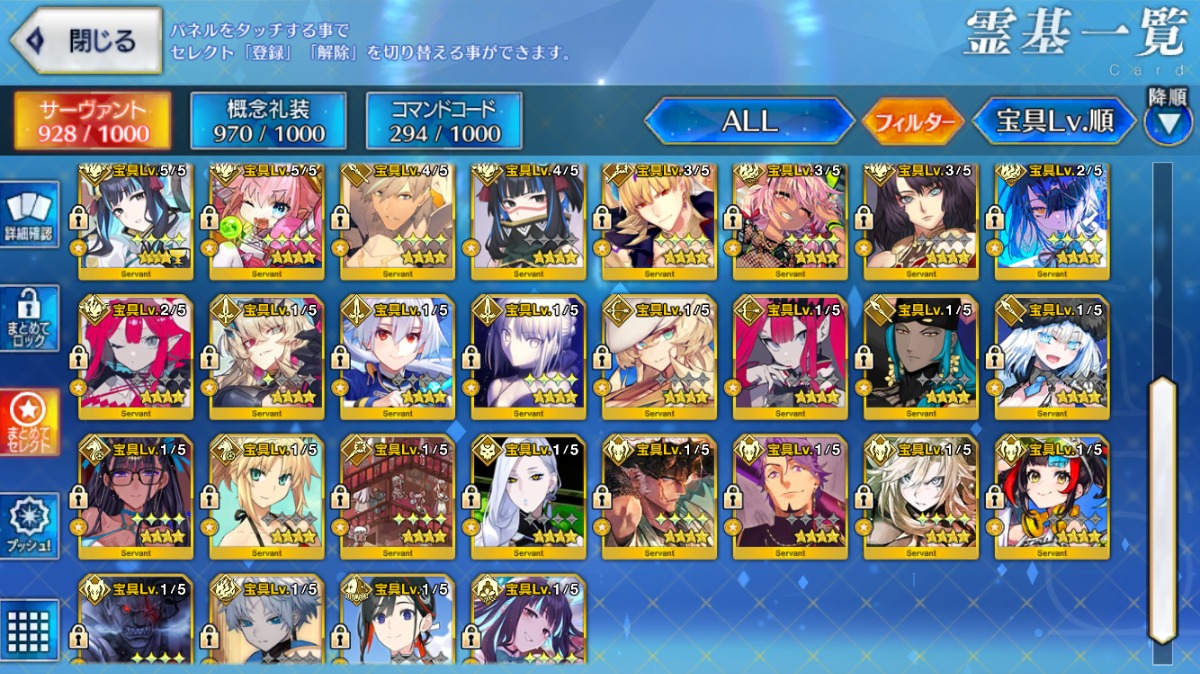Open 詳細確認 detail view
1200x674 pixels.
[29, 217]
